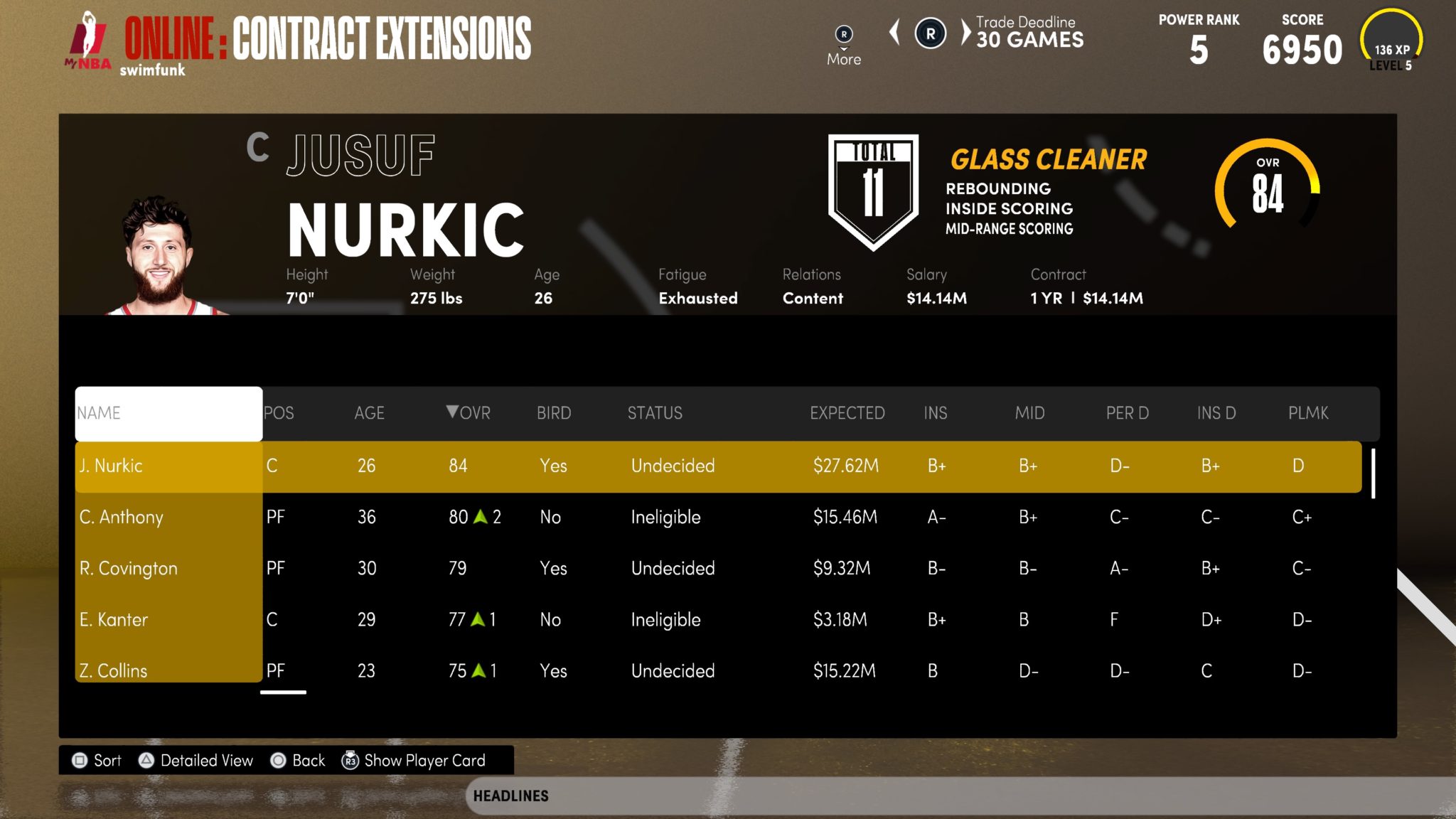Sort the list by NAME column
This screenshot has width=1456, height=819.
point(168,413)
